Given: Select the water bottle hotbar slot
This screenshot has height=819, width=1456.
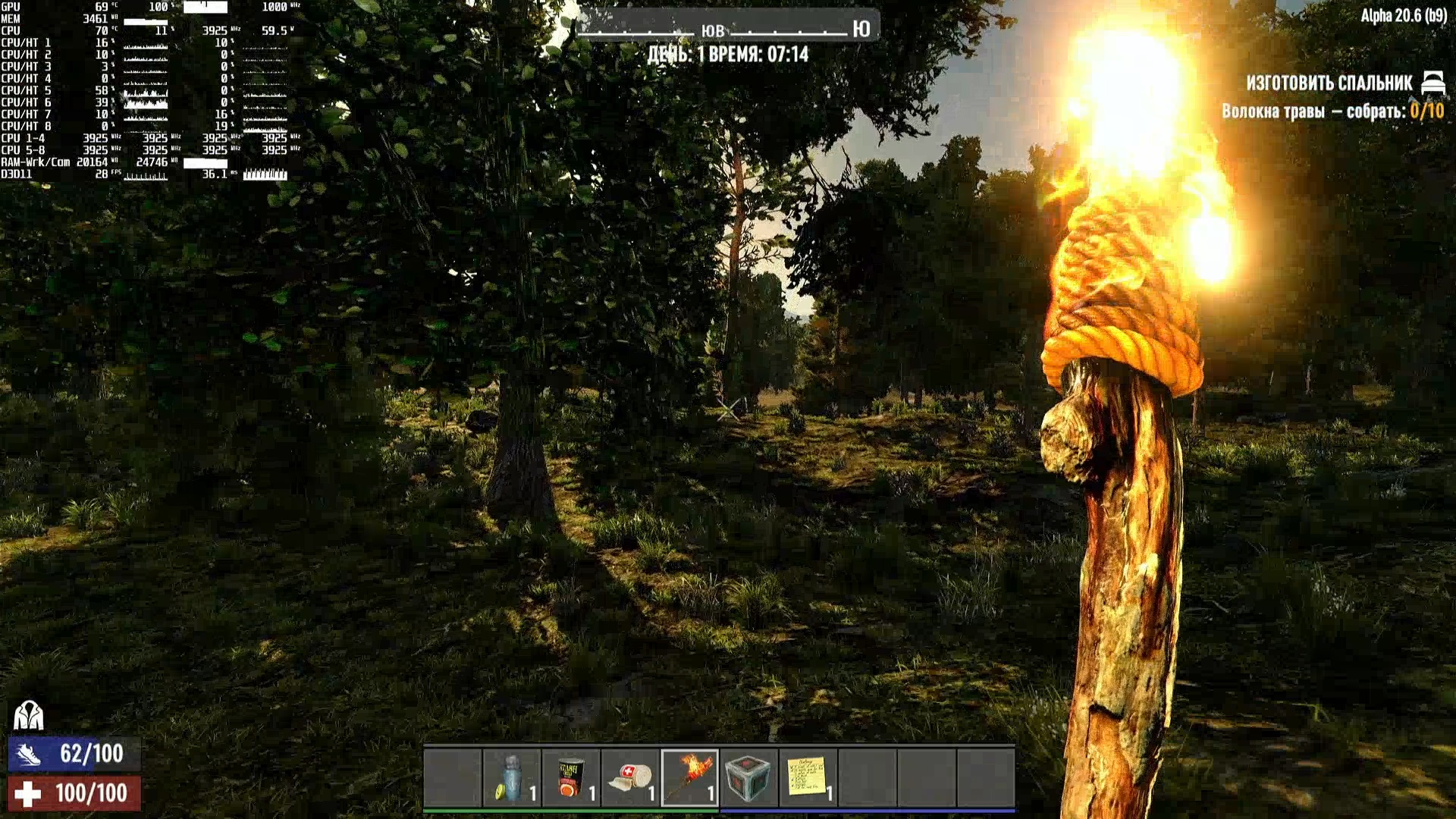Looking at the screenshot, I should 512,778.
